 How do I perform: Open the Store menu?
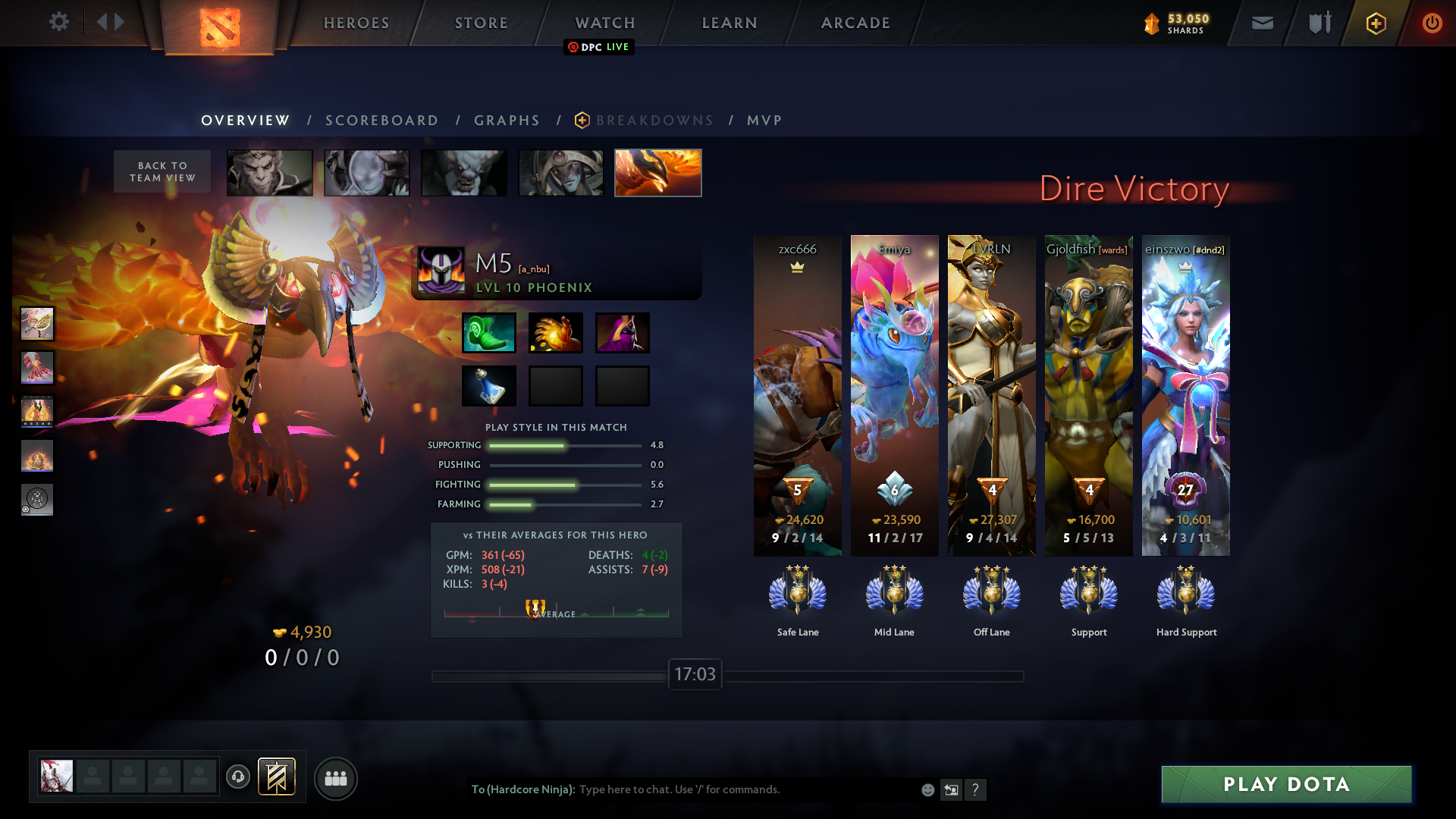pyautogui.click(x=482, y=23)
